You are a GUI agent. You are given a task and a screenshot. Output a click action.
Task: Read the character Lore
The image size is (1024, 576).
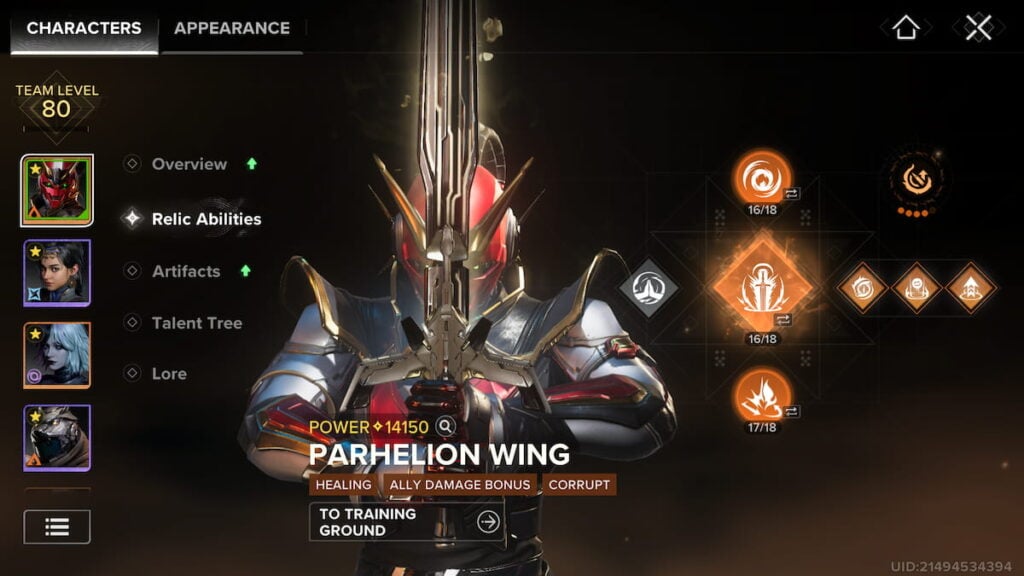click(x=169, y=374)
